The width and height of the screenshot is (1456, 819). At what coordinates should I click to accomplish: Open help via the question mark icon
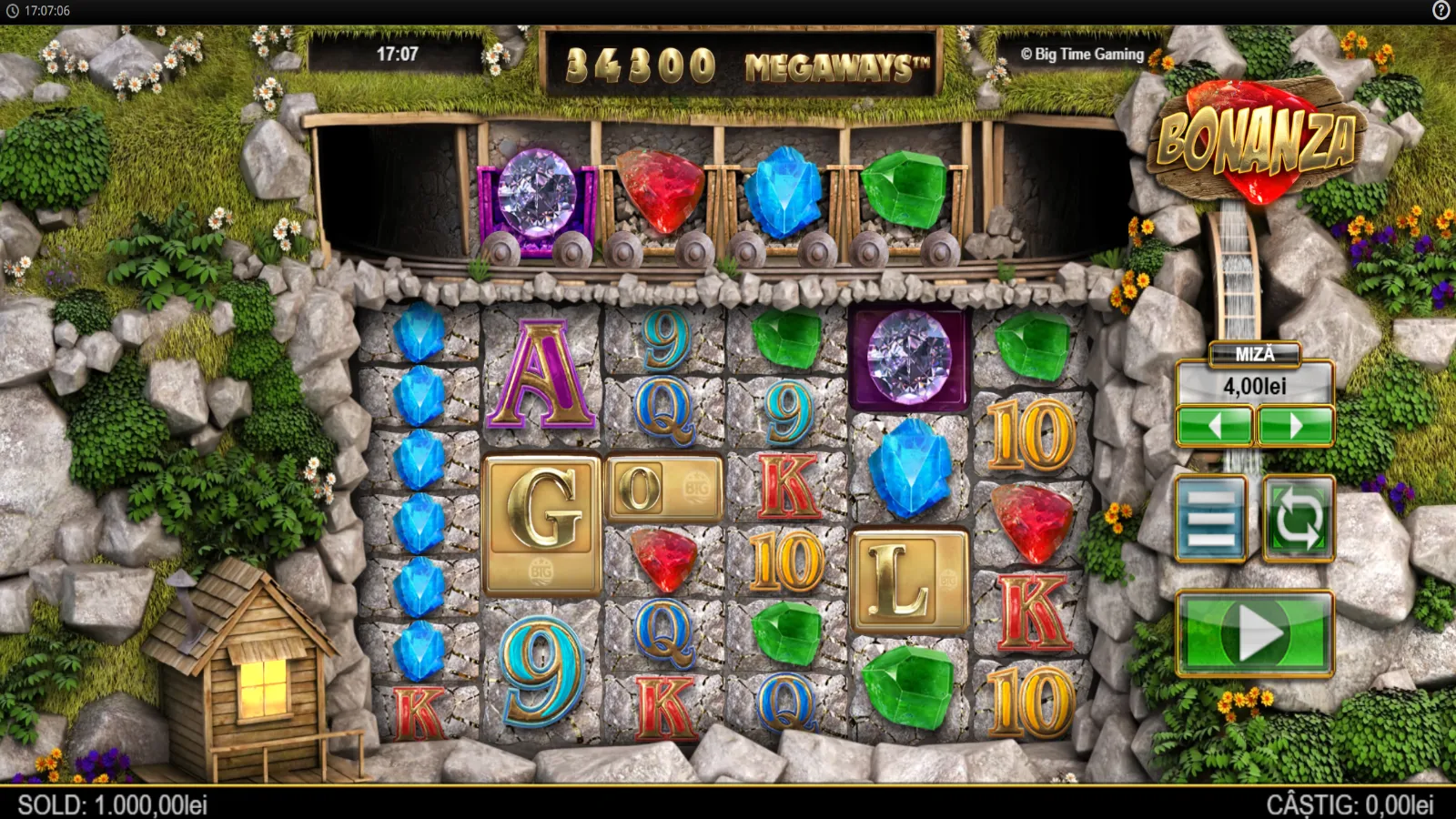[1441, 11]
